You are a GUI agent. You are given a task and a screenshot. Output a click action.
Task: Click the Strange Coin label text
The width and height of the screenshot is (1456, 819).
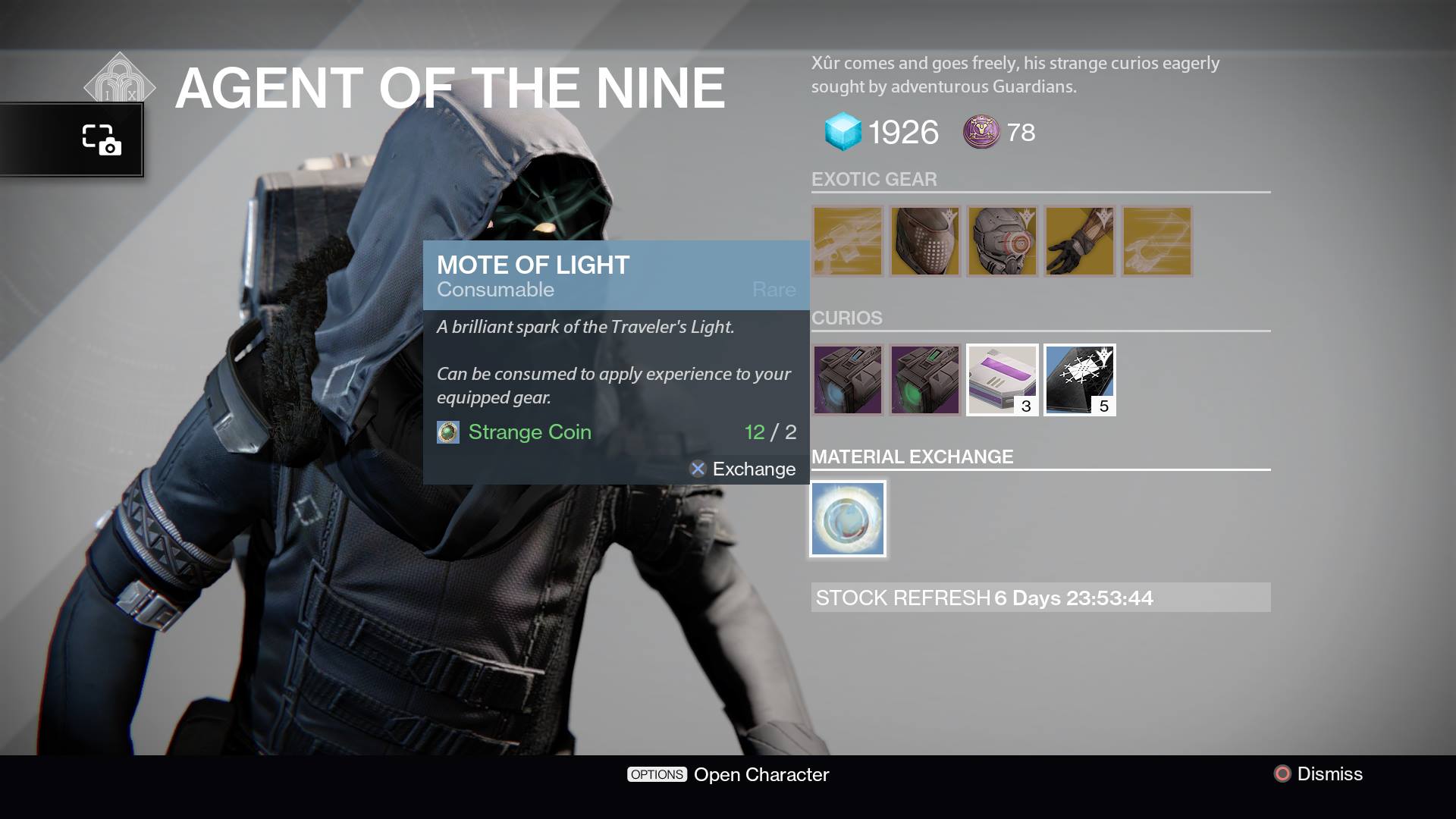(x=529, y=432)
